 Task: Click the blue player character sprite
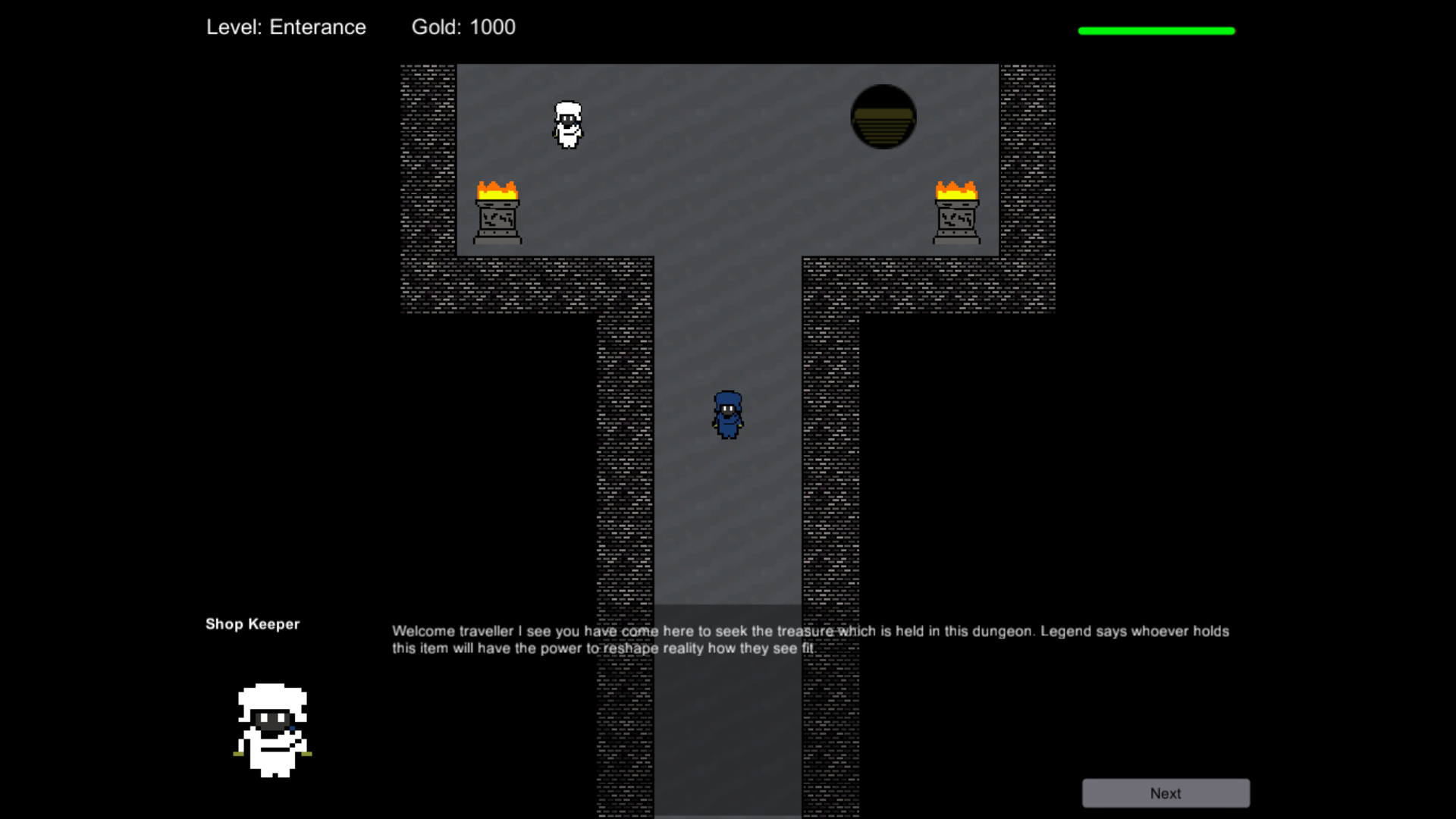tap(727, 416)
